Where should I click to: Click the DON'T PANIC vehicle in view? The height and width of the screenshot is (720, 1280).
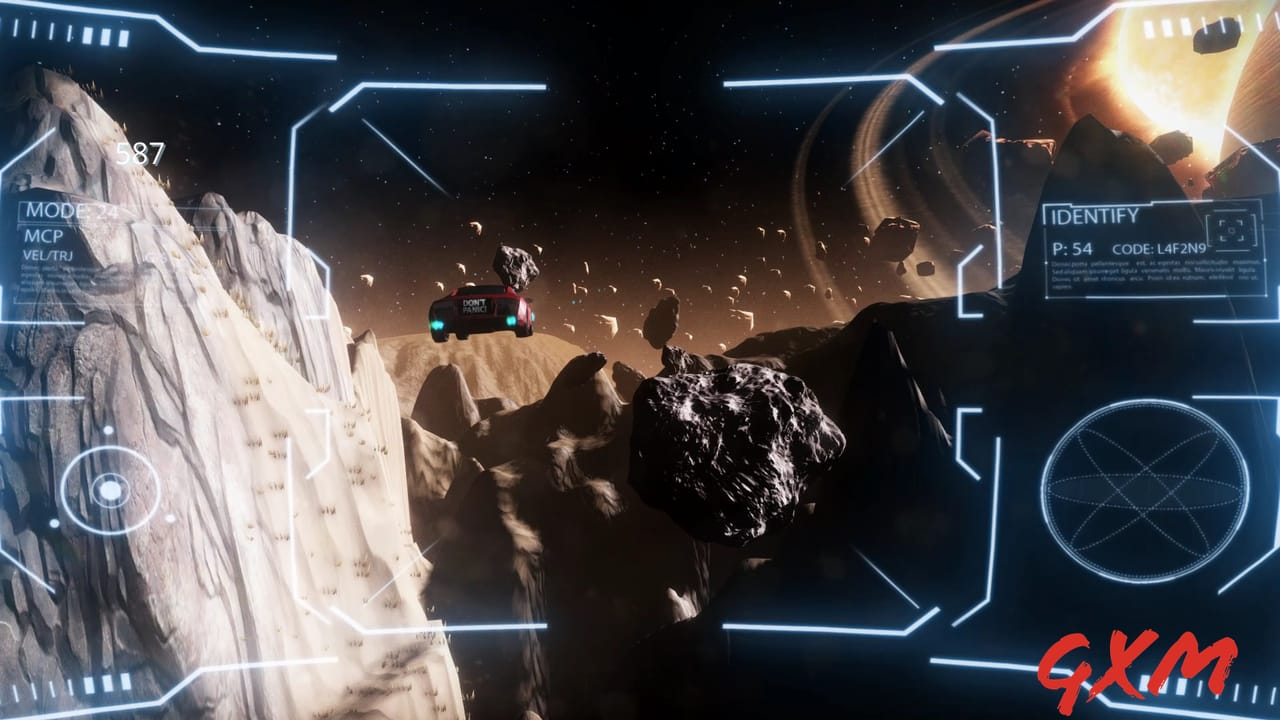pyautogui.click(x=480, y=310)
